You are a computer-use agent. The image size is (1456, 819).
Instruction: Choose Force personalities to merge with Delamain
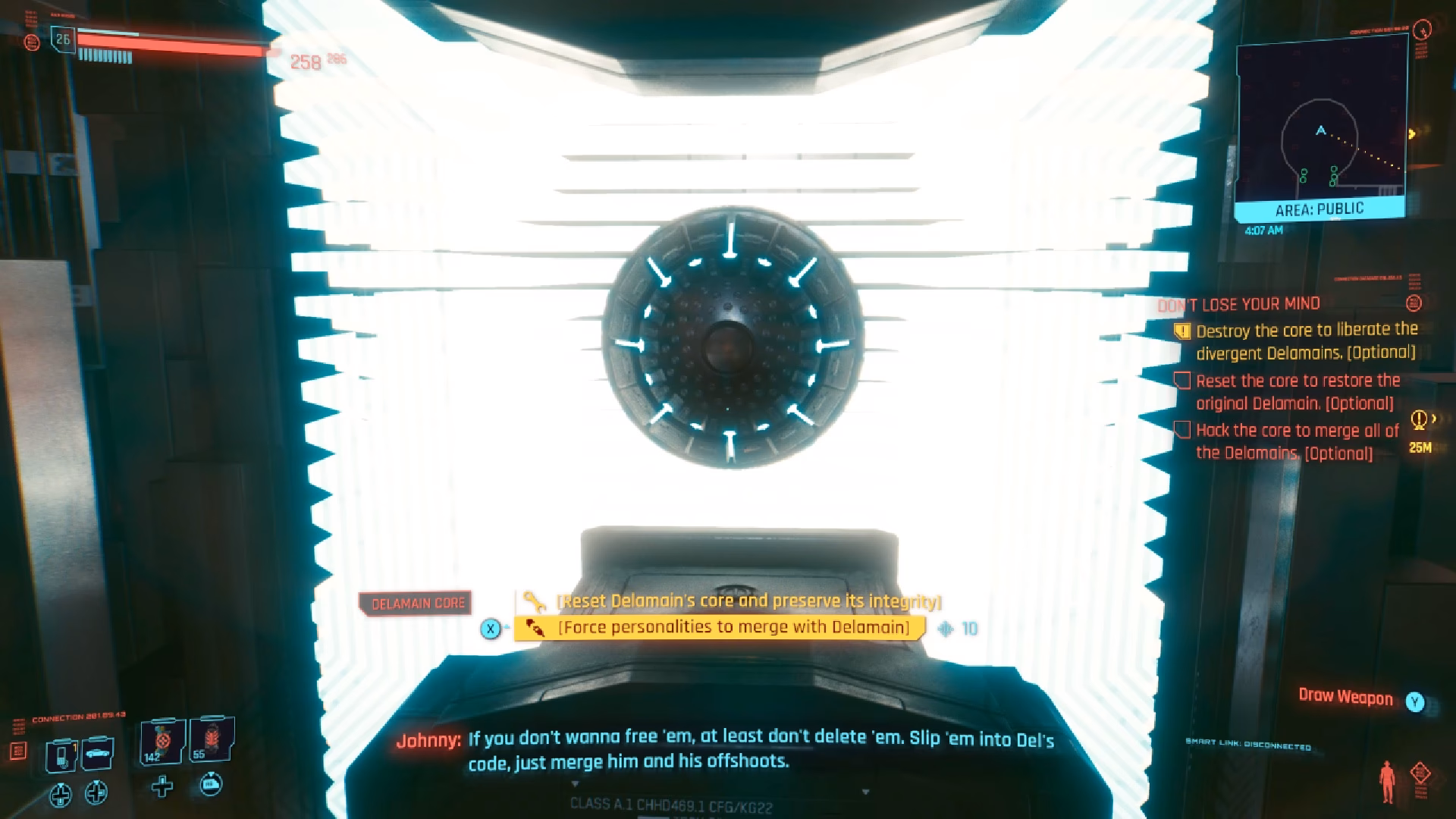click(733, 628)
